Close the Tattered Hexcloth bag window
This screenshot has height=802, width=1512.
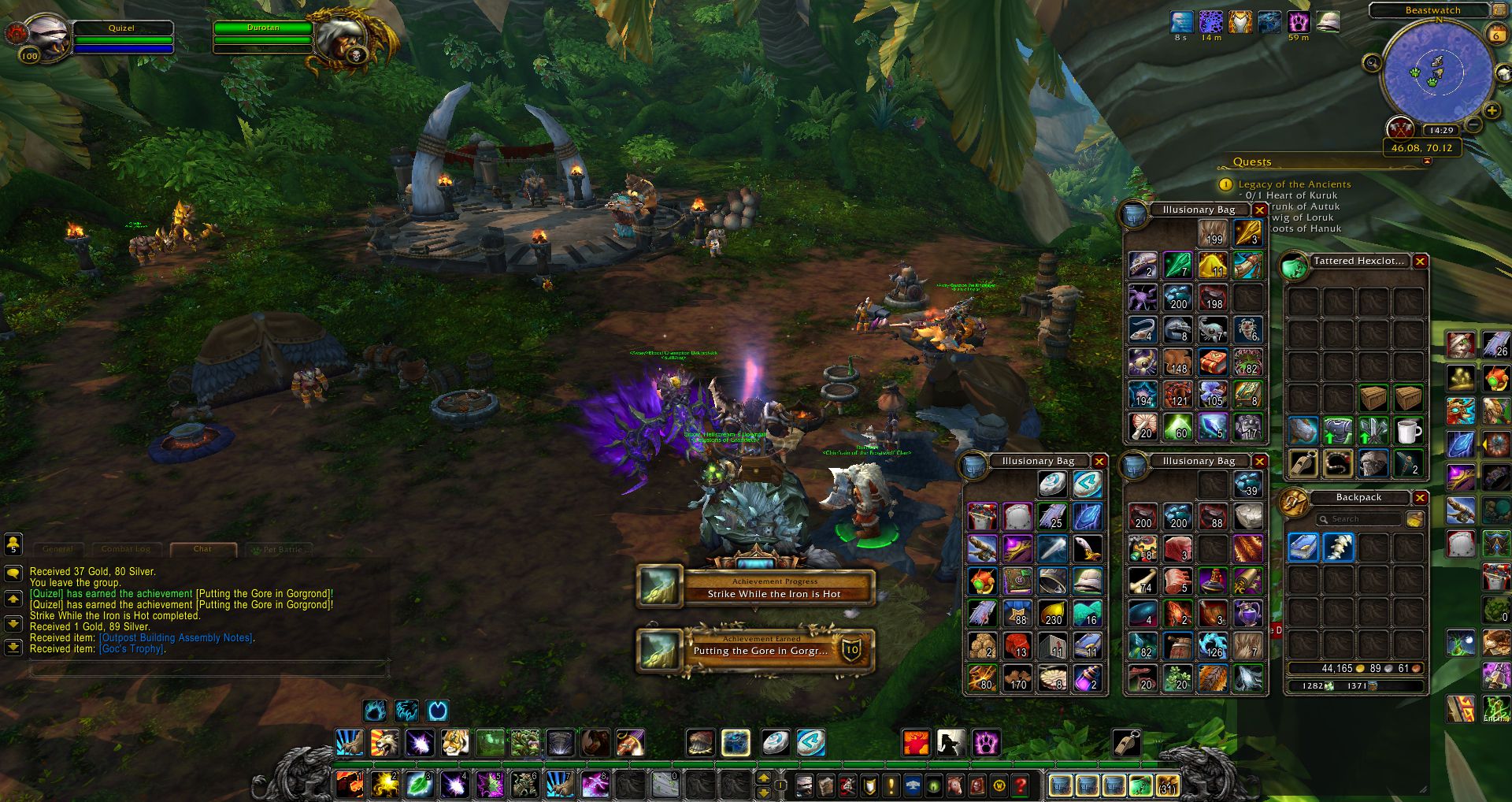point(1420,262)
